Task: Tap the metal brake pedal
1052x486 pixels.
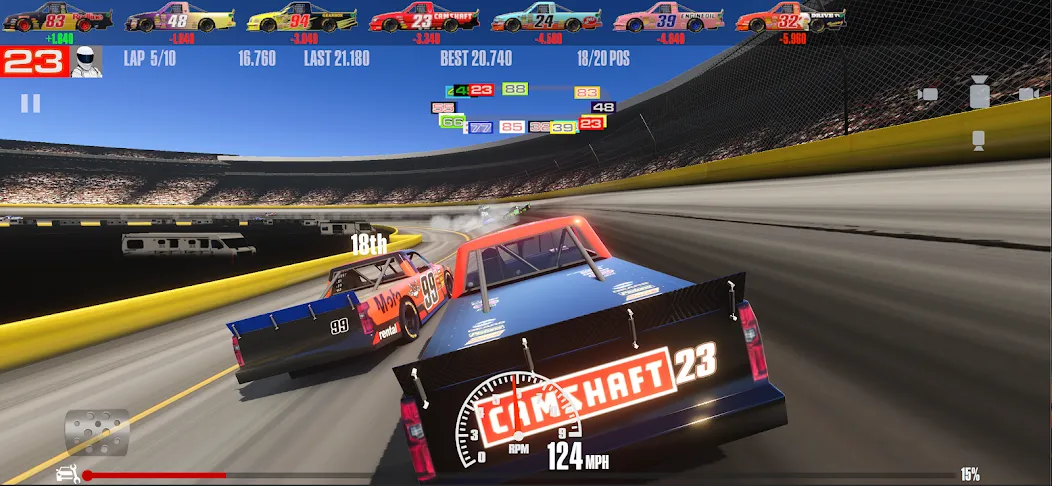Action: pyautogui.click(x=97, y=431)
